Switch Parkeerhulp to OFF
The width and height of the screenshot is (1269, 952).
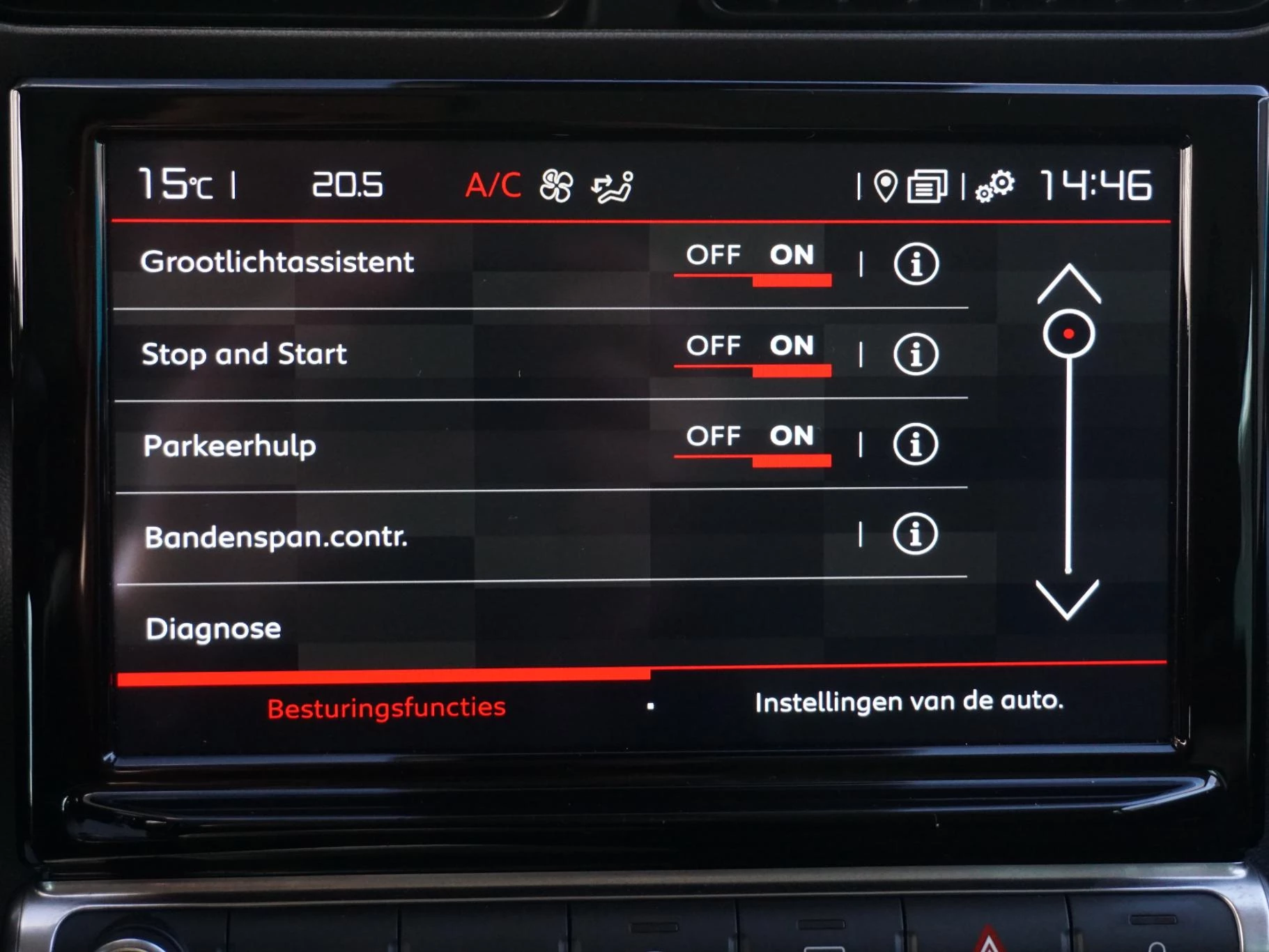click(713, 437)
